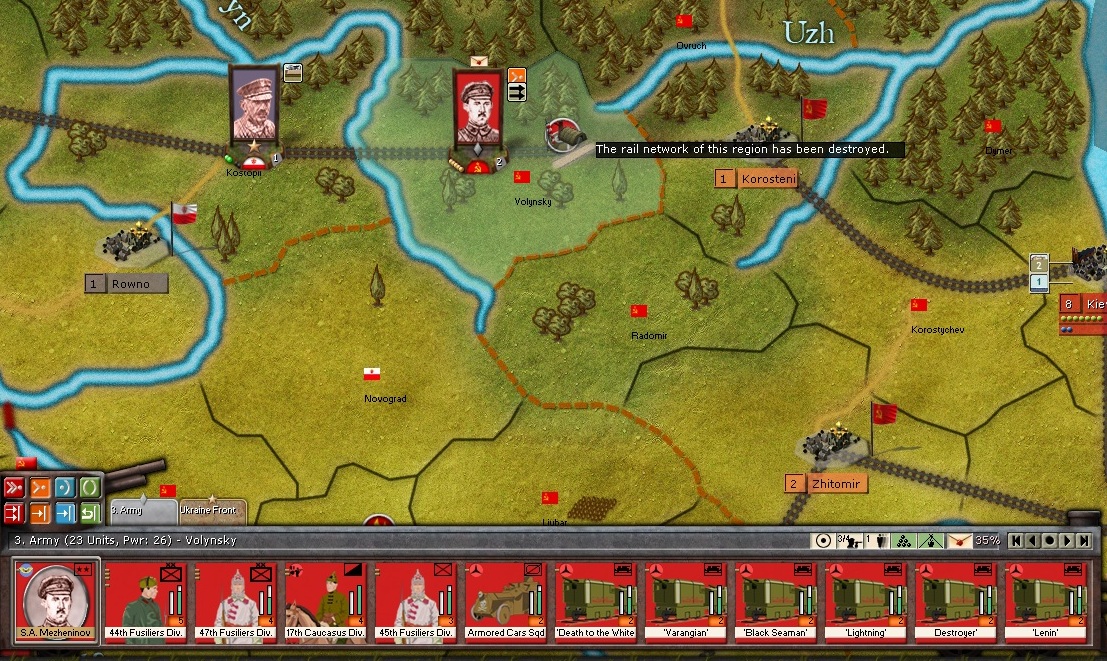
Task: Select the 'Lenin' armored train card
Action: pyautogui.click(x=1046, y=602)
